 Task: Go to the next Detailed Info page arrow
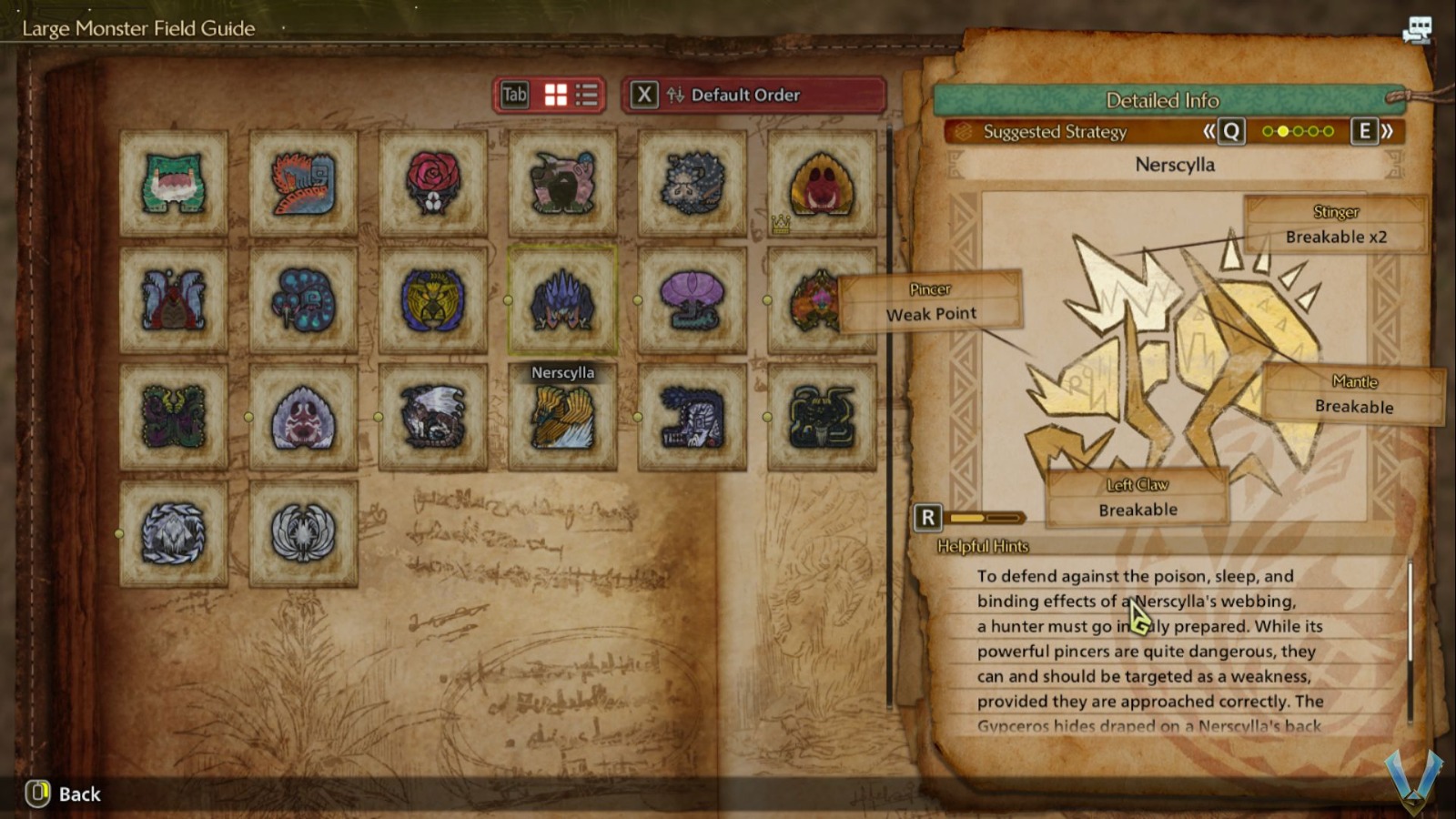click(1373, 132)
